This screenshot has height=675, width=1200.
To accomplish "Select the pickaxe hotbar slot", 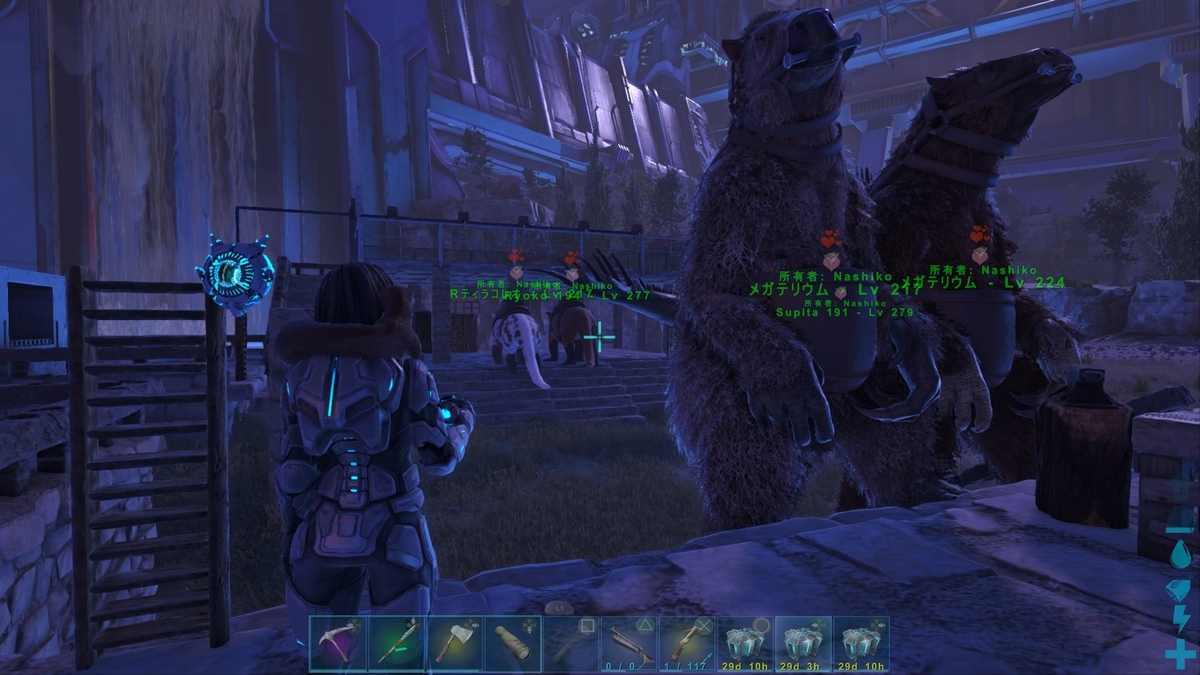I will [338, 644].
